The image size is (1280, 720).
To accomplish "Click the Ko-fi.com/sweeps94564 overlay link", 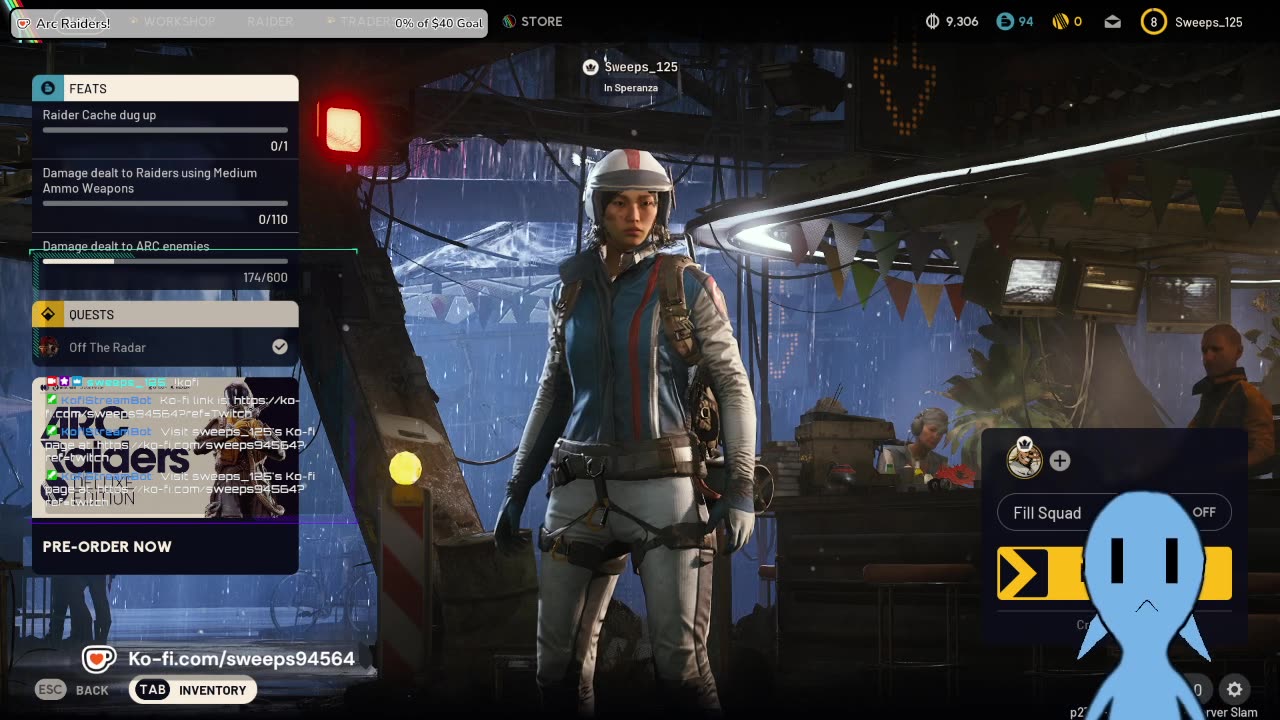I will (220, 659).
